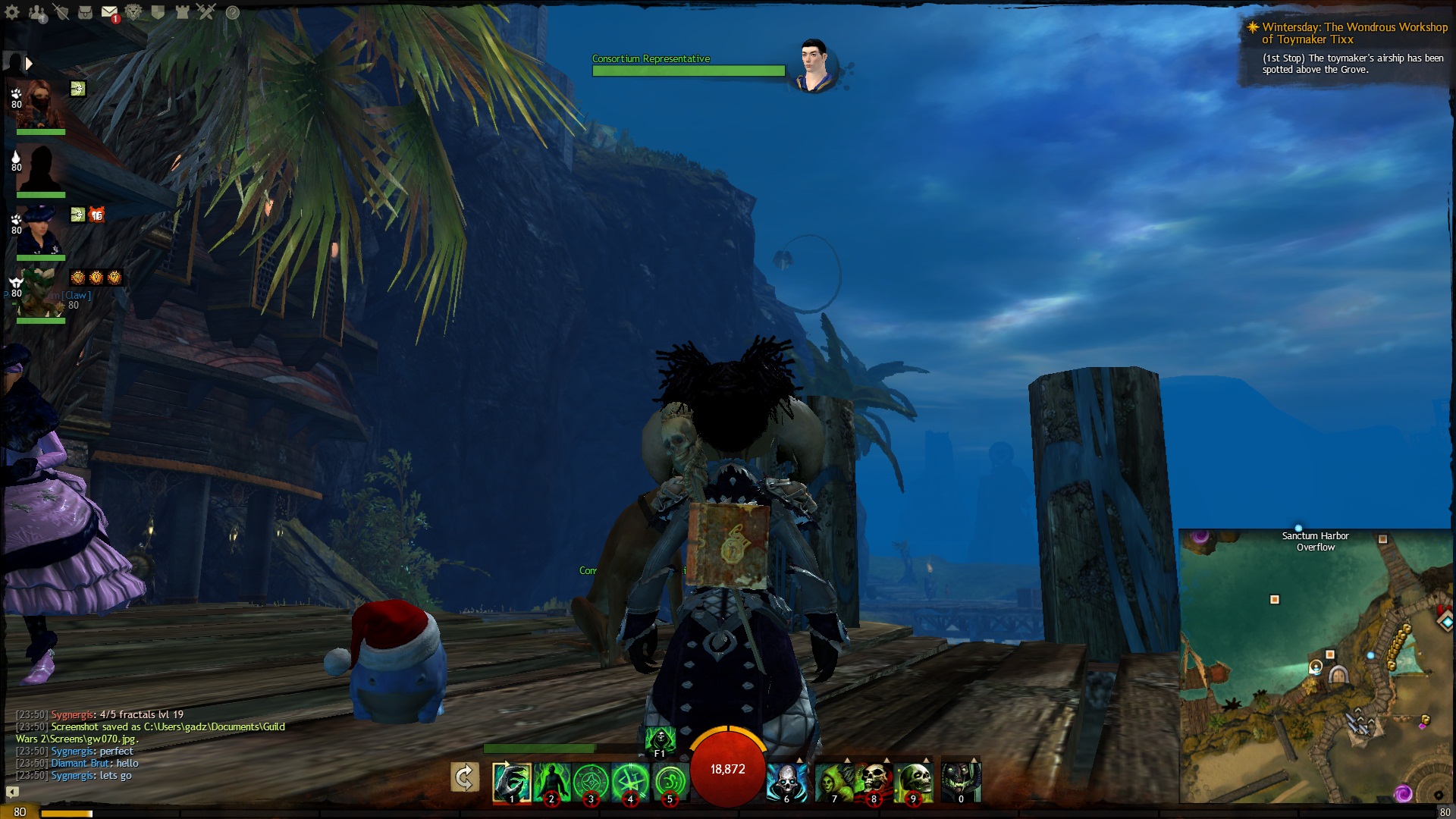Open the PvP crossed swords icon
Image resolution: width=1456 pixels, height=819 pixels.
coord(206,12)
